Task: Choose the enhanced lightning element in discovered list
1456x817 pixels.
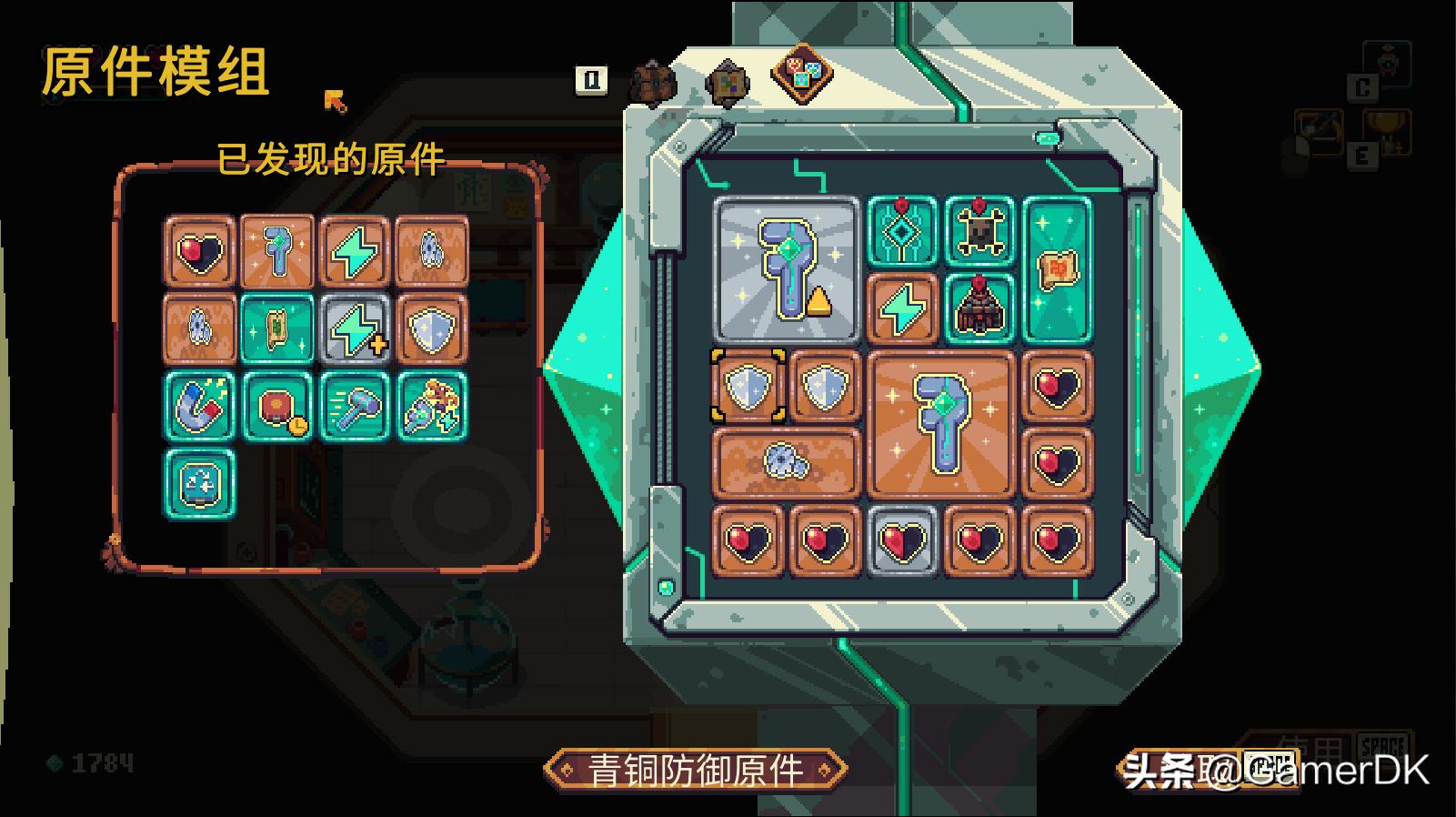Action: coord(356,328)
